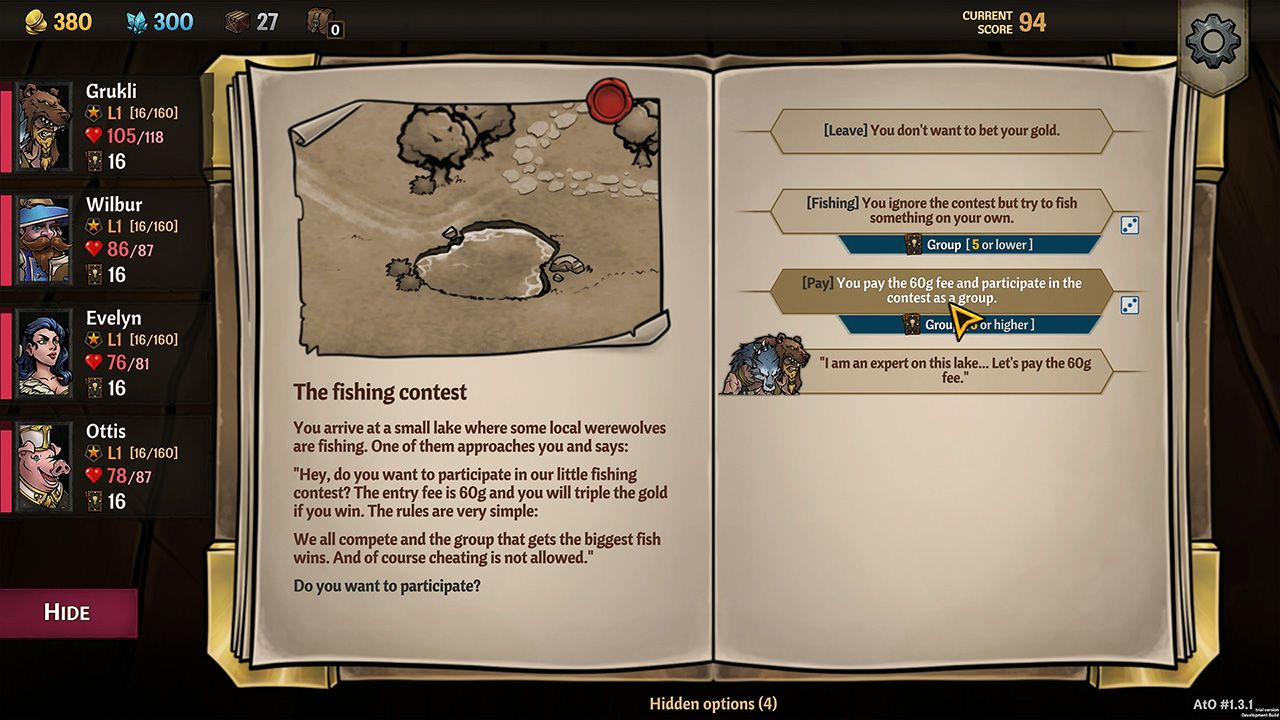Click the red wax seal on the map

(x=610, y=100)
